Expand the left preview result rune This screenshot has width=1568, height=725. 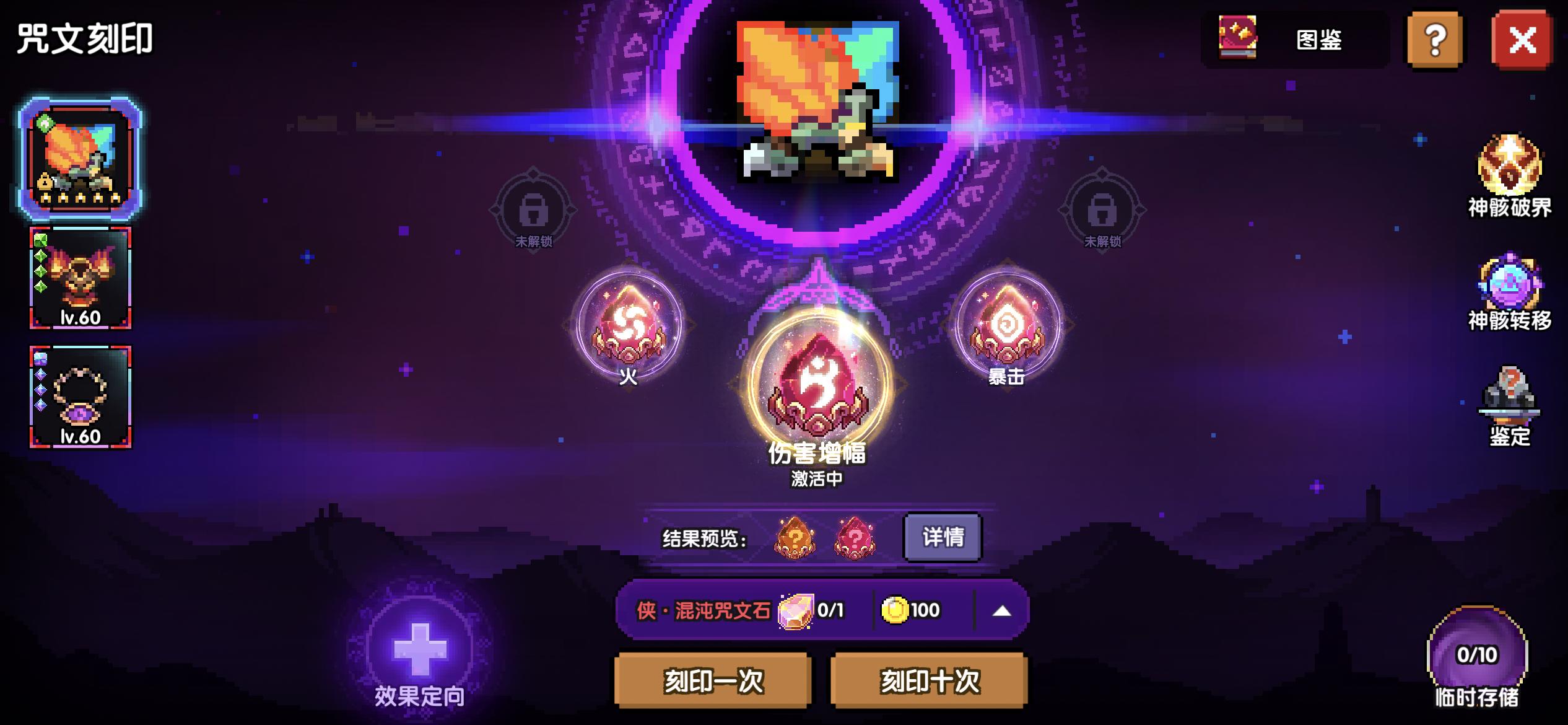[795, 538]
